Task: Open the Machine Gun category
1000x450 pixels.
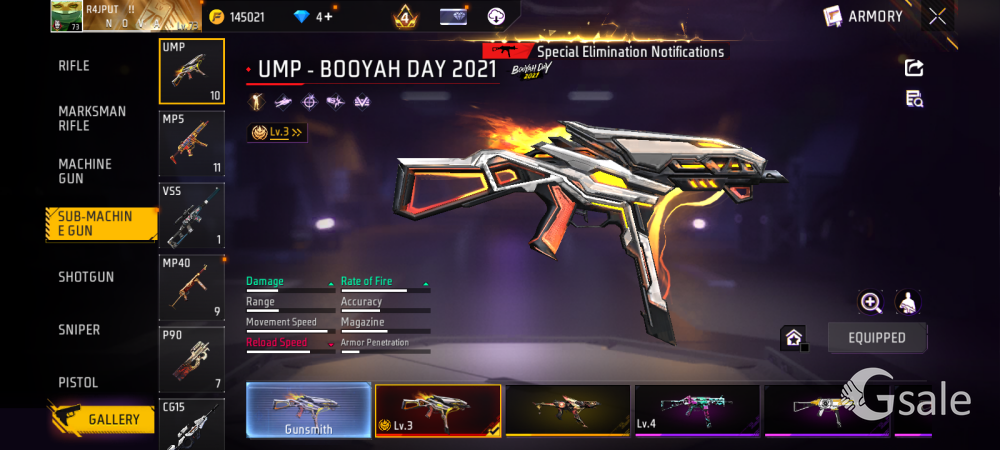Action: click(x=85, y=171)
